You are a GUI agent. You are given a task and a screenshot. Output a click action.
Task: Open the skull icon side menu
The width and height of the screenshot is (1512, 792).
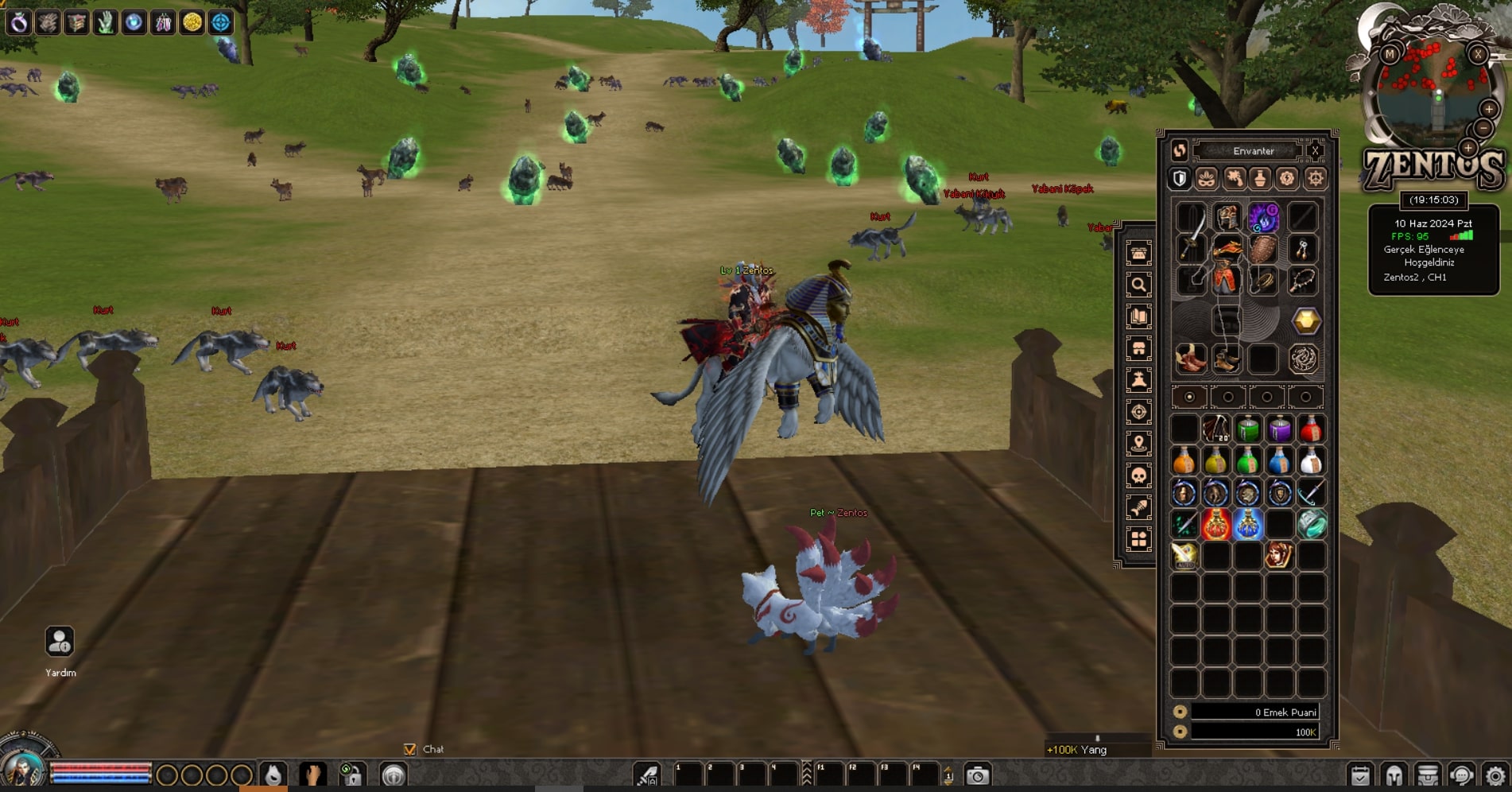click(x=1138, y=476)
